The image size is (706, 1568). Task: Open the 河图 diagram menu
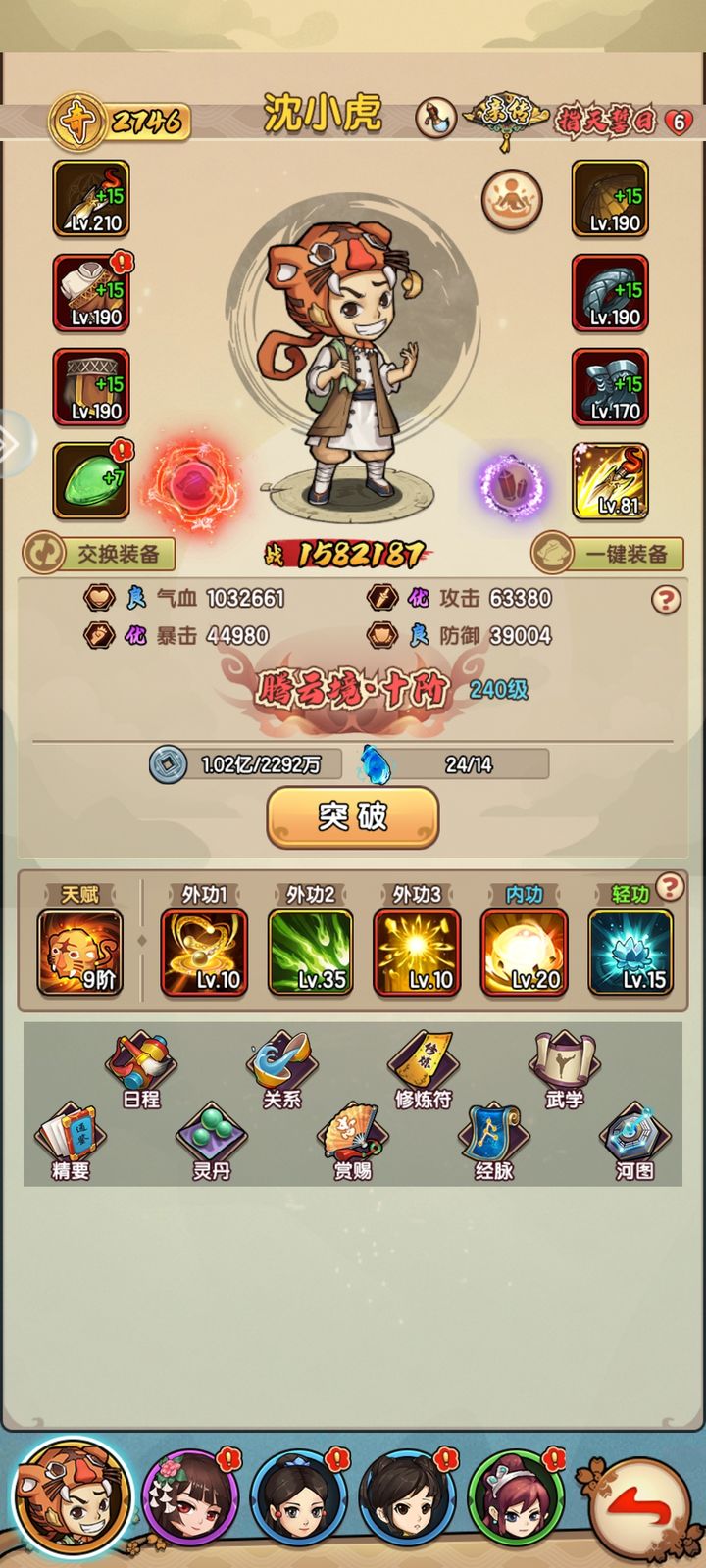(634, 1142)
